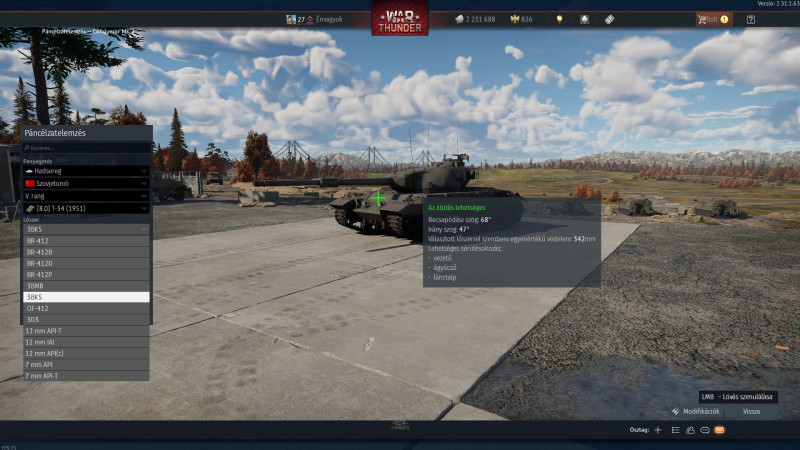Pick the BR-412P shell
This screenshot has width=800, height=450.
click(x=86, y=274)
